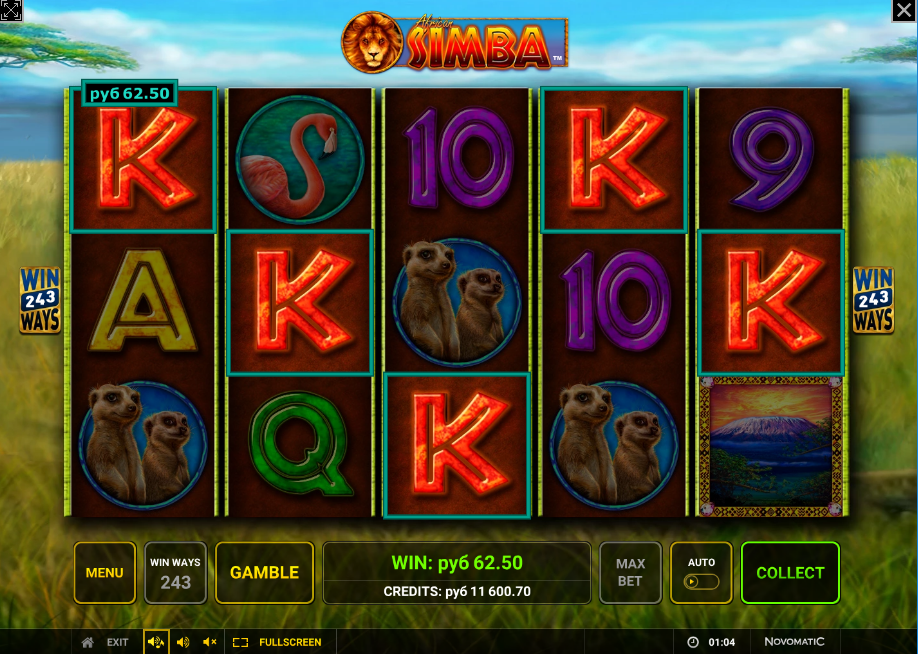Click the expand arrows icon in the corner
This screenshot has height=654, width=918.
point(11,11)
